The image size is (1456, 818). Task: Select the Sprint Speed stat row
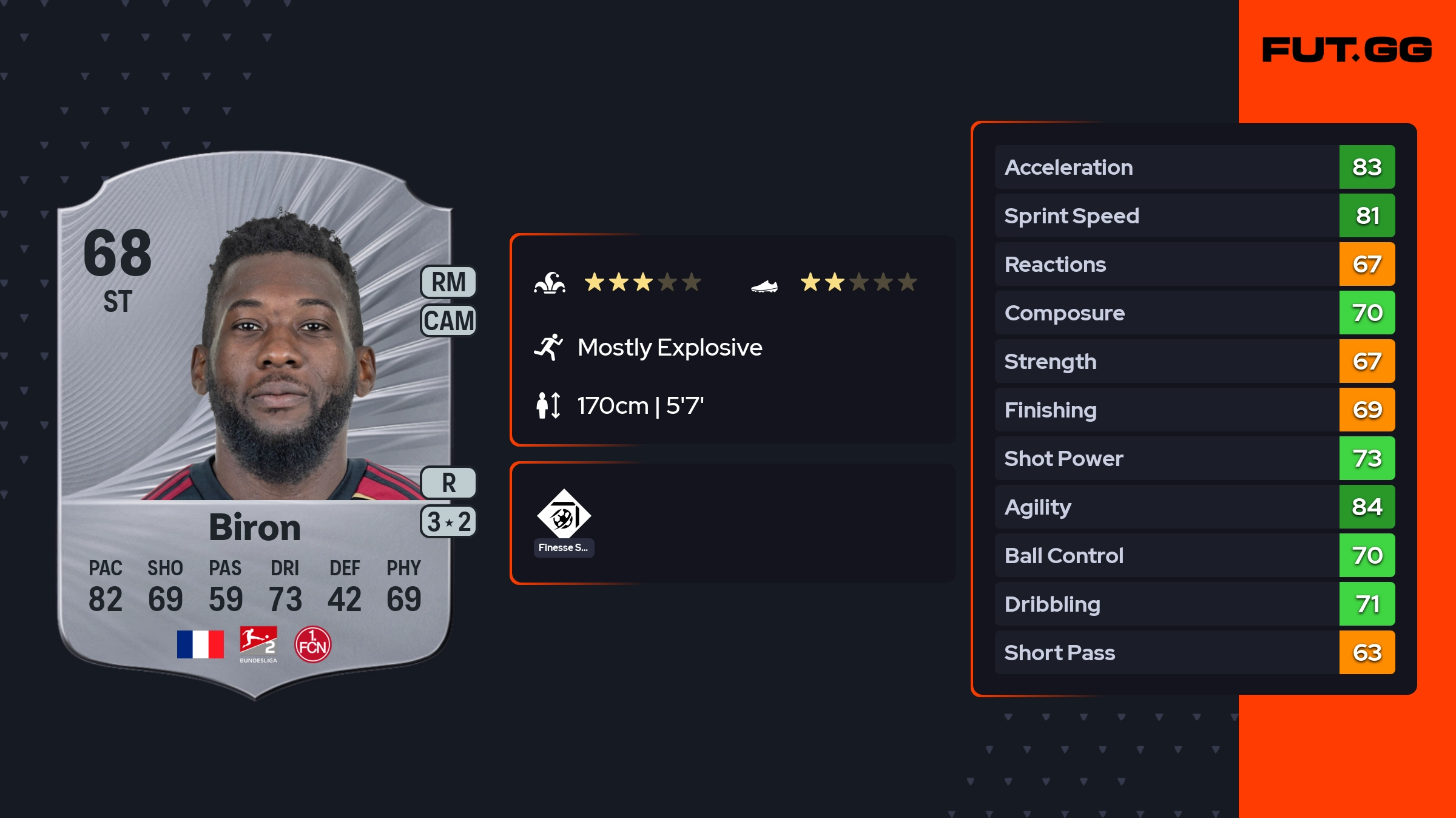pyautogui.click(x=1194, y=215)
